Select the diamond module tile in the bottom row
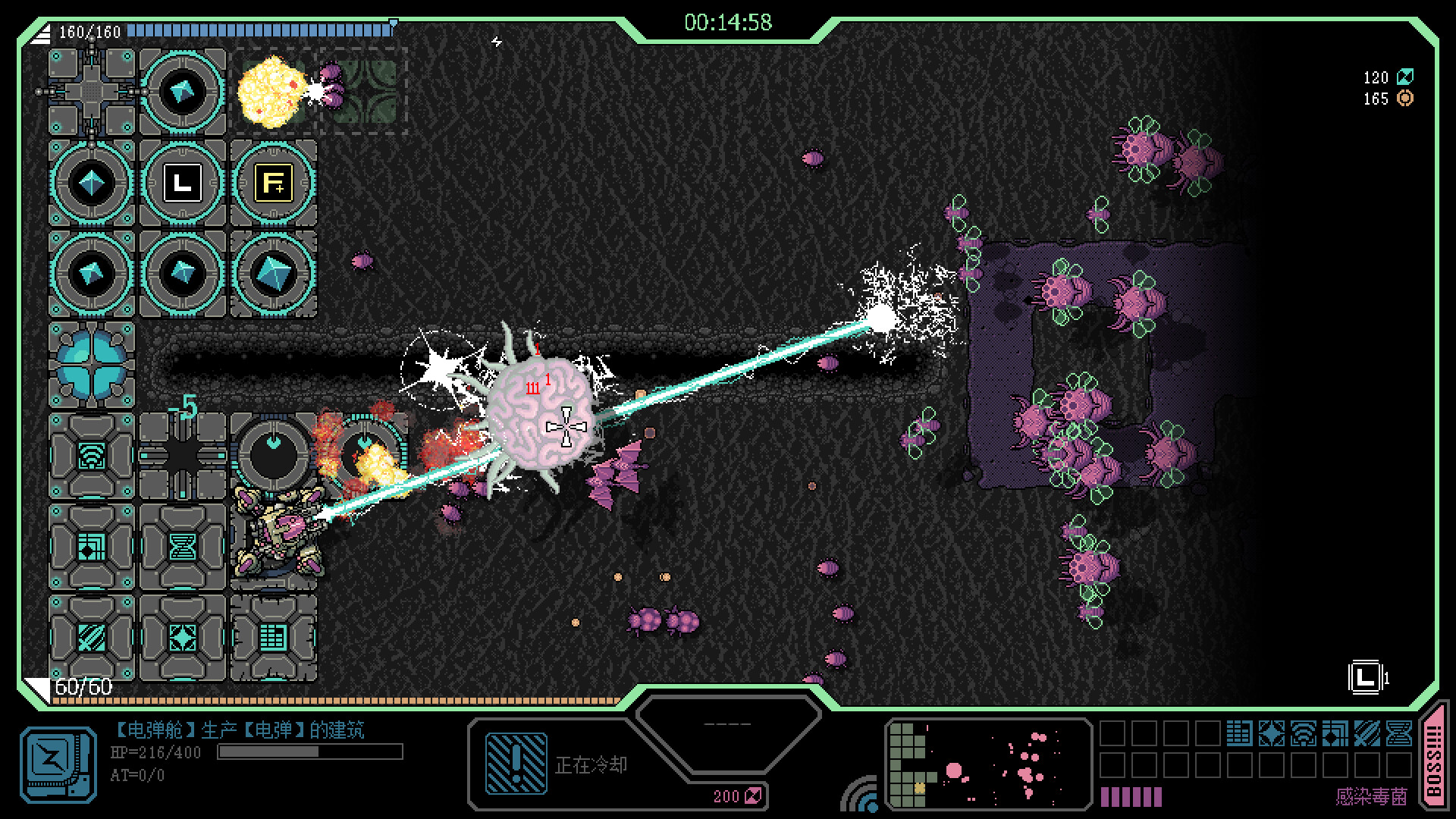Screen dimensions: 1456x819 click(x=182, y=637)
